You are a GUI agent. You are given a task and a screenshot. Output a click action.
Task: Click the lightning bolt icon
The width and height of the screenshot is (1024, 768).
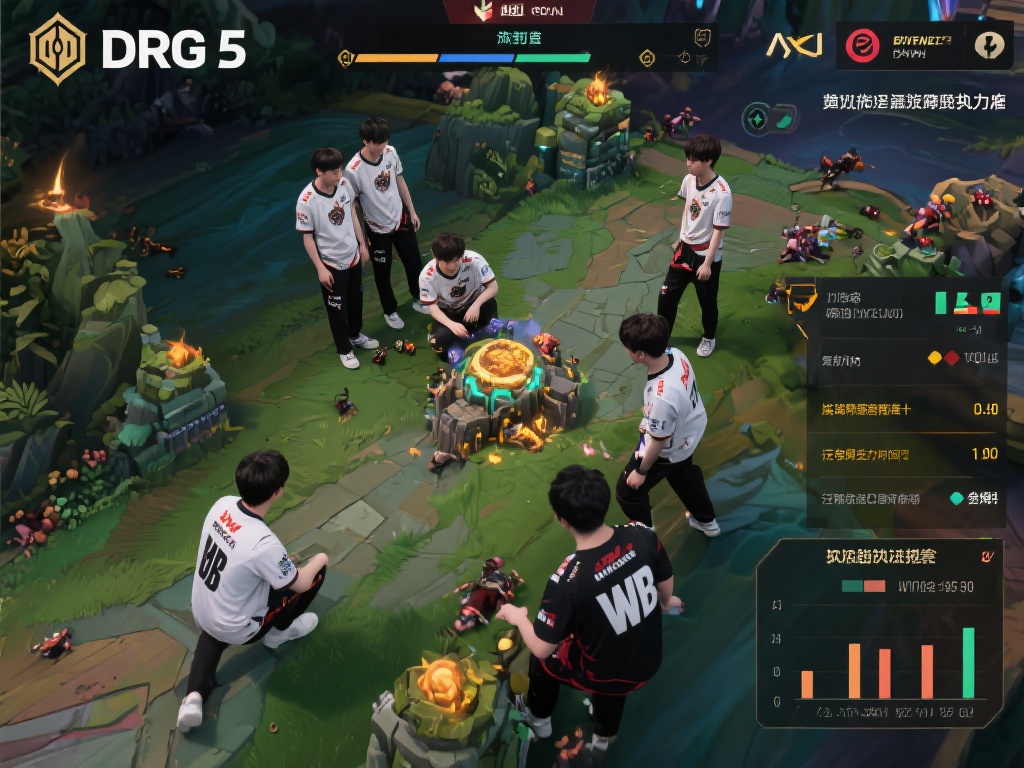coord(990,46)
